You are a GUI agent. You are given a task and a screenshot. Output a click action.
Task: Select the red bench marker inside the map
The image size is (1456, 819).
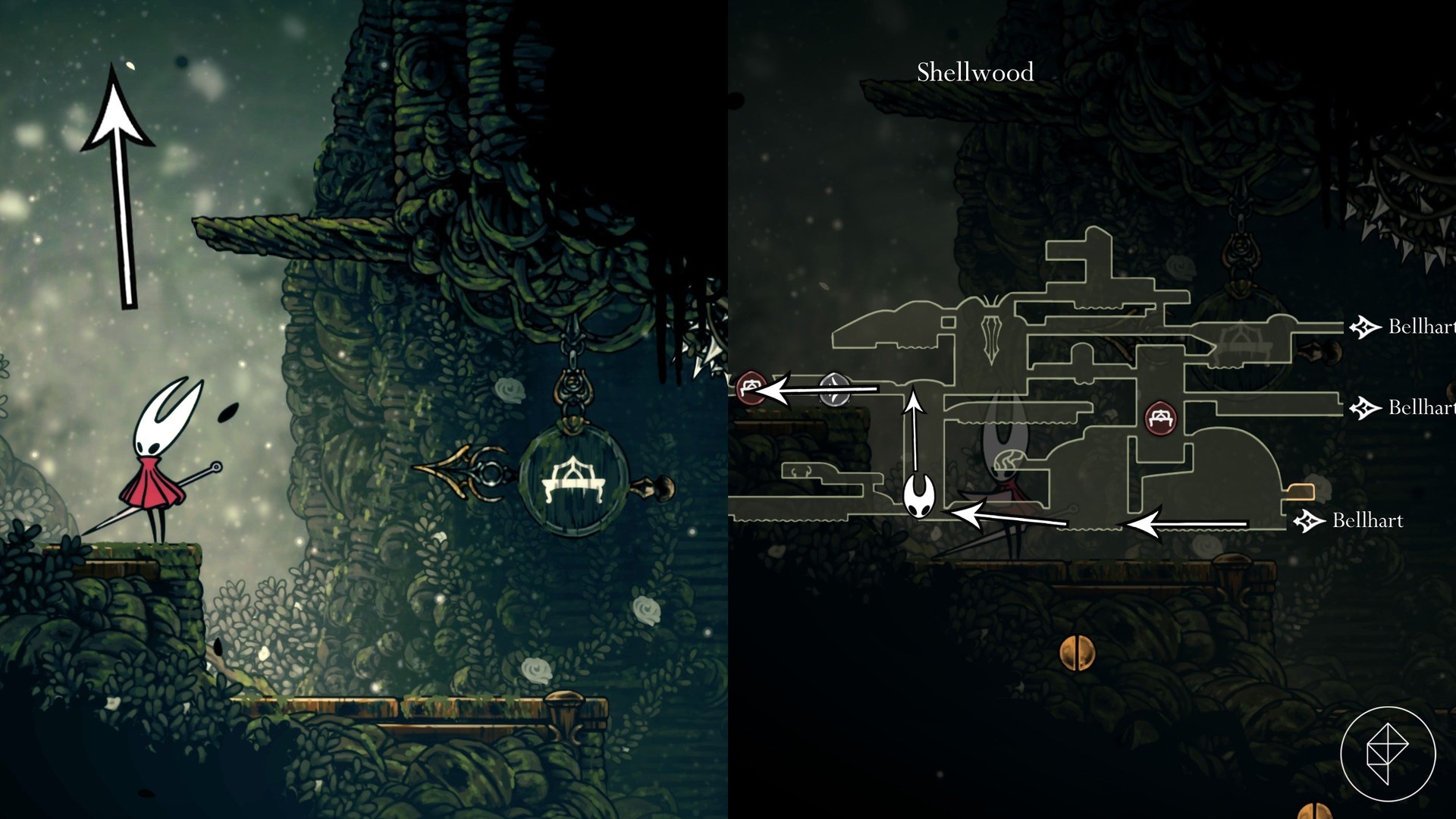[1160, 418]
